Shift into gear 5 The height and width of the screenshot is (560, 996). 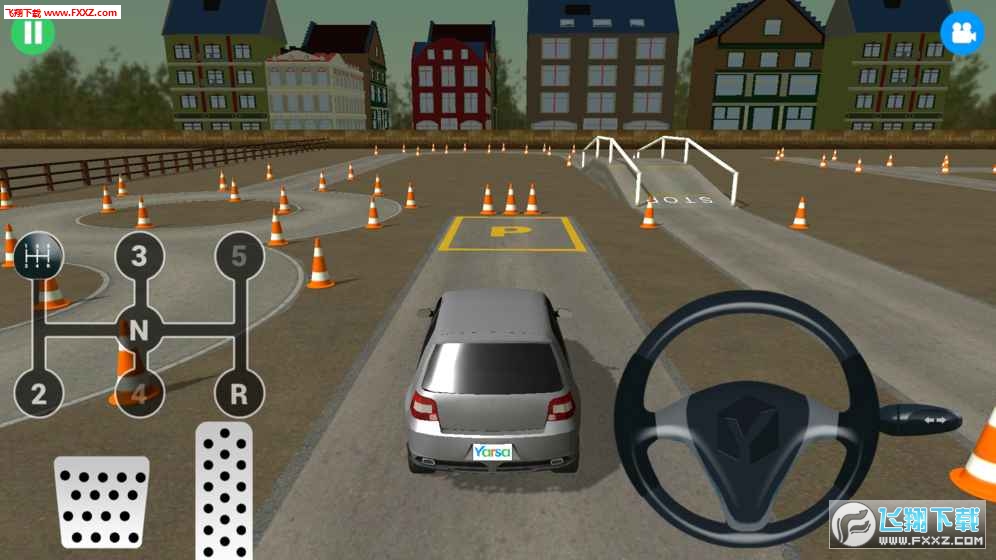click(239, 256)
